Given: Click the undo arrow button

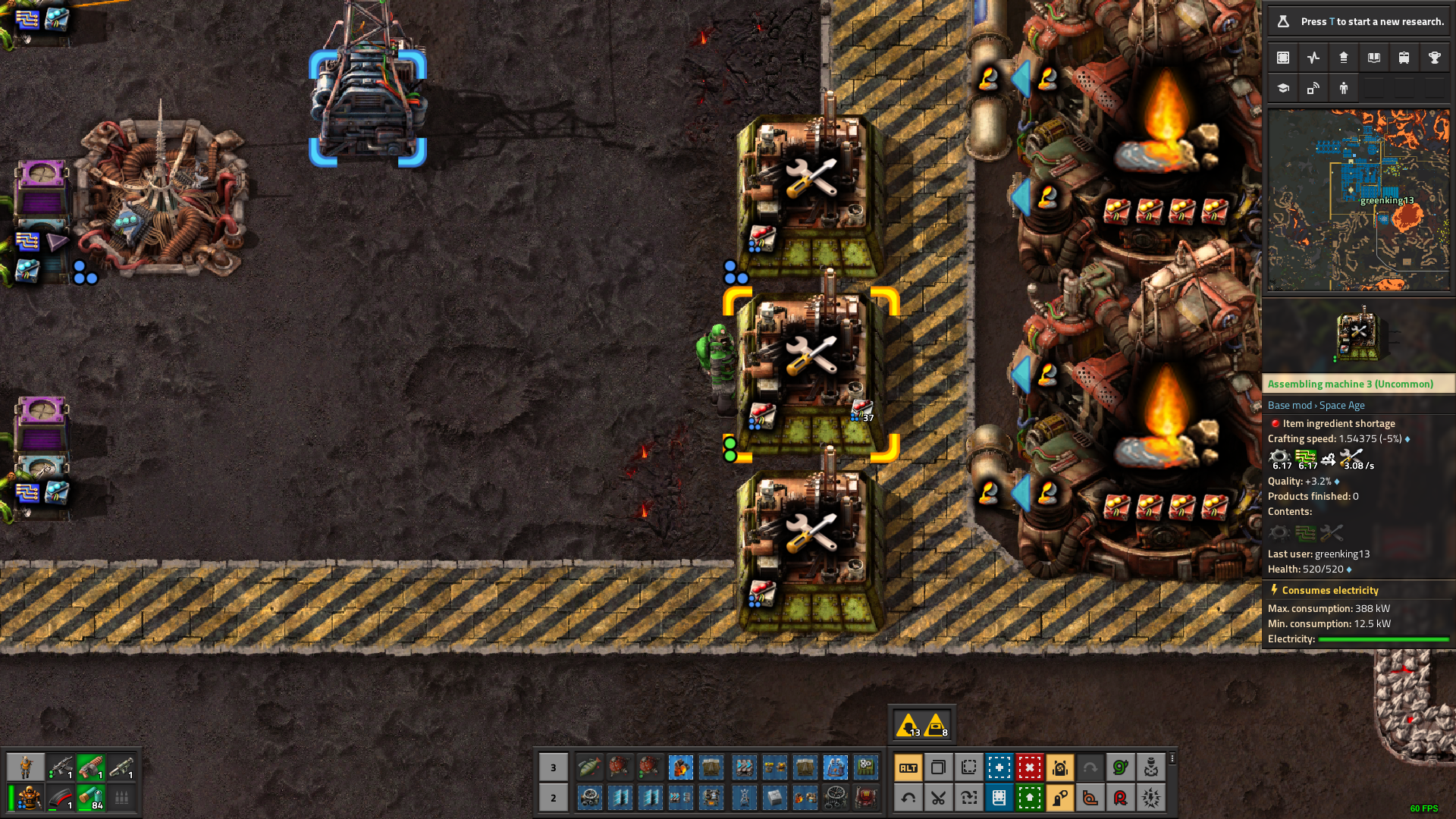Looking at the screenshot, I should tap(908, 798).
